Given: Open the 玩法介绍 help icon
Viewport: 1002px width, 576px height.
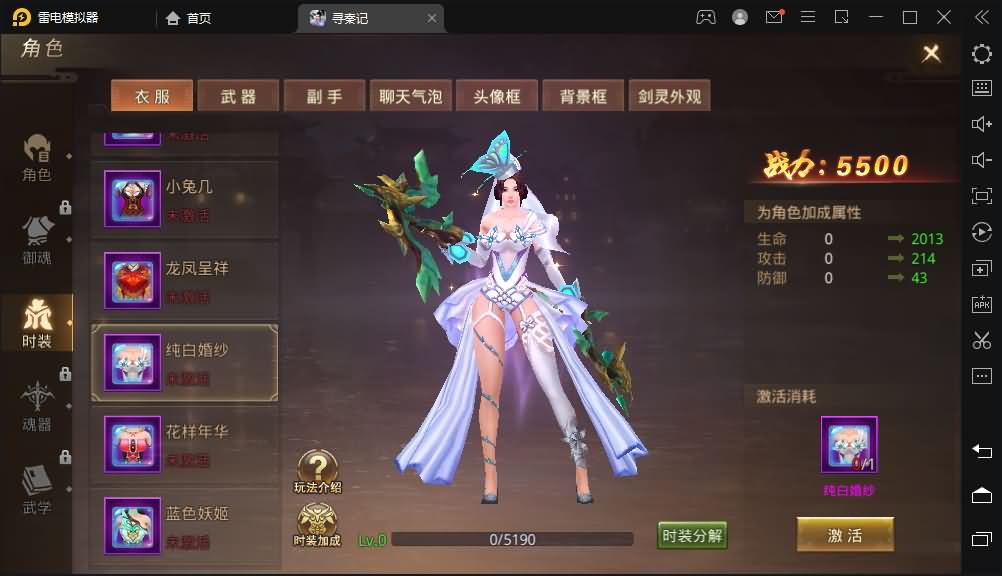Looking at the screenshot, I should pos(318,472).
